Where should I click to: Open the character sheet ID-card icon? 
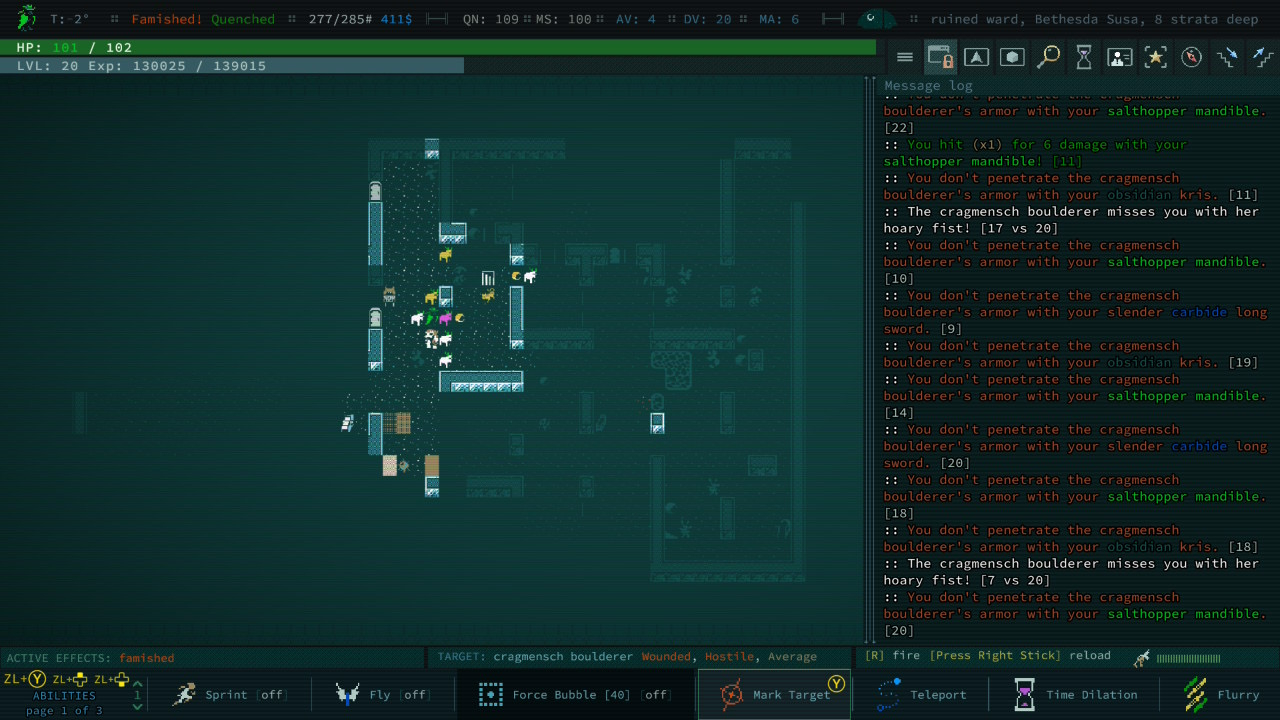point(1120,58)
